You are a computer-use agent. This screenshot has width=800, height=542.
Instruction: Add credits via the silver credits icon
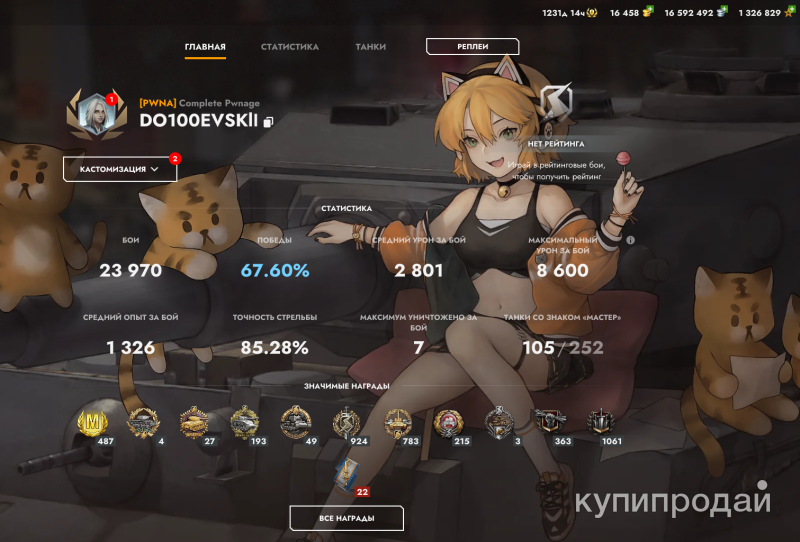[722, 13]
